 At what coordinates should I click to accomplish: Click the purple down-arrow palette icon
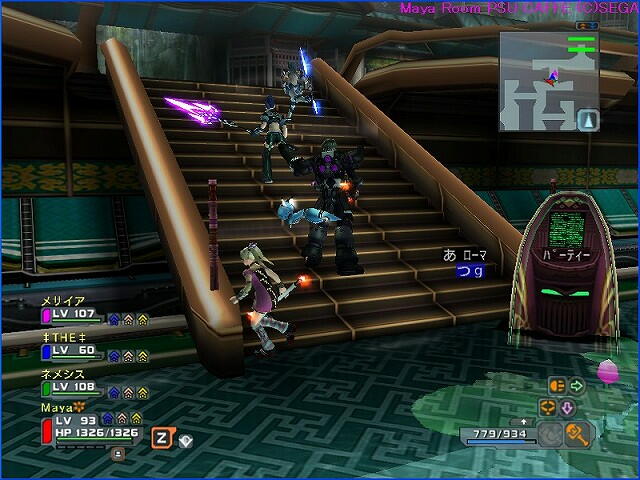click(x=565, y=407)
